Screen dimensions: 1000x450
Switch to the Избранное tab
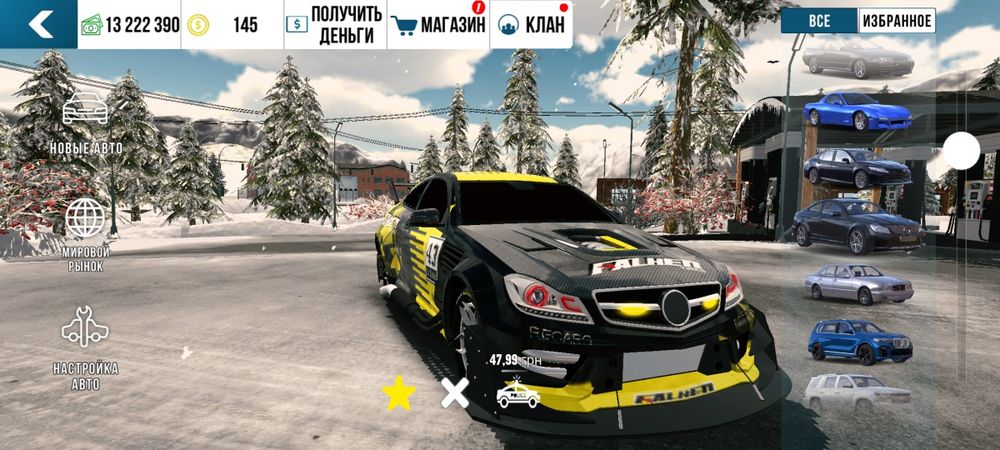tap(896, 20)
